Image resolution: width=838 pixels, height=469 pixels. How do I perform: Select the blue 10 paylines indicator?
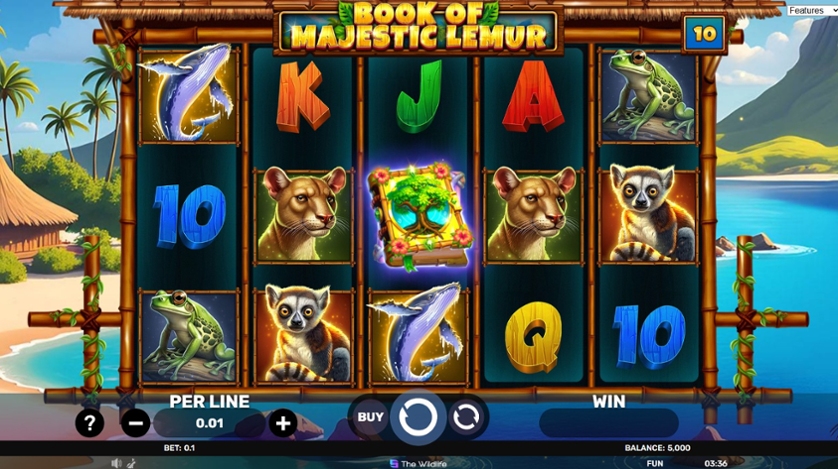705,34
